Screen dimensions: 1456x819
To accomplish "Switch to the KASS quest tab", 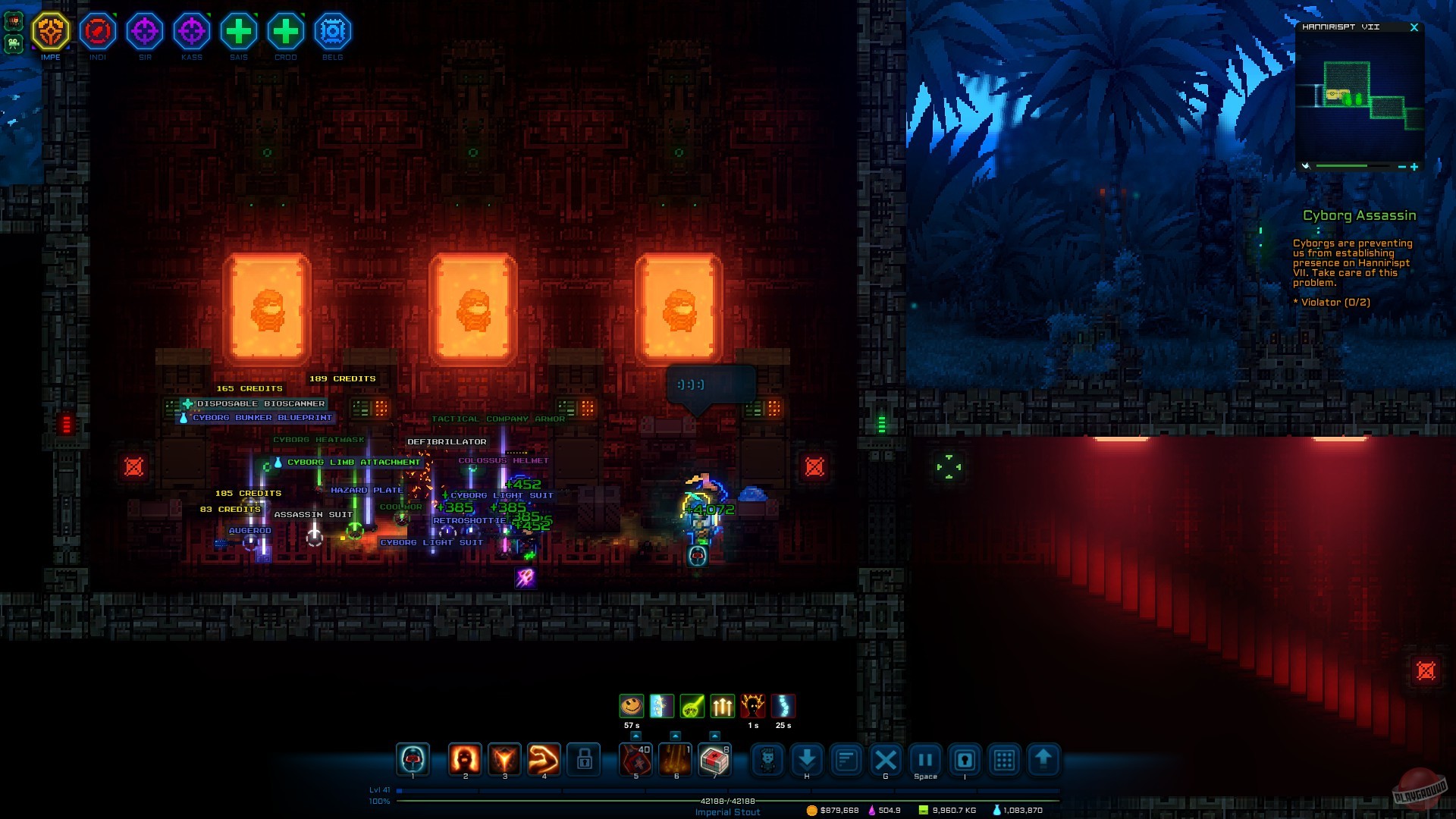I will coord(192,31).
